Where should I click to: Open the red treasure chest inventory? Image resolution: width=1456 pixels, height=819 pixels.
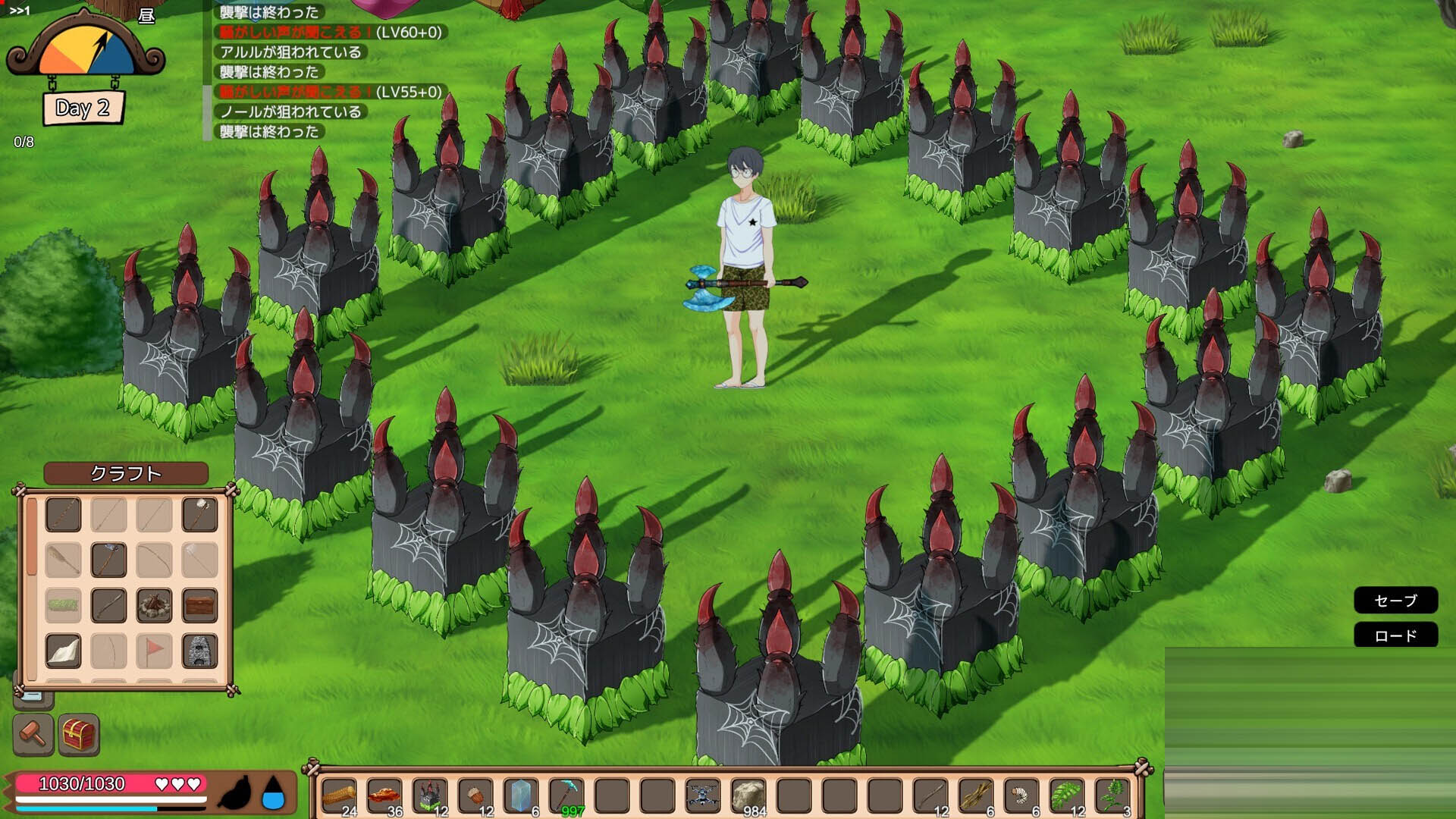pyautogui.click(x=79, y=734)
